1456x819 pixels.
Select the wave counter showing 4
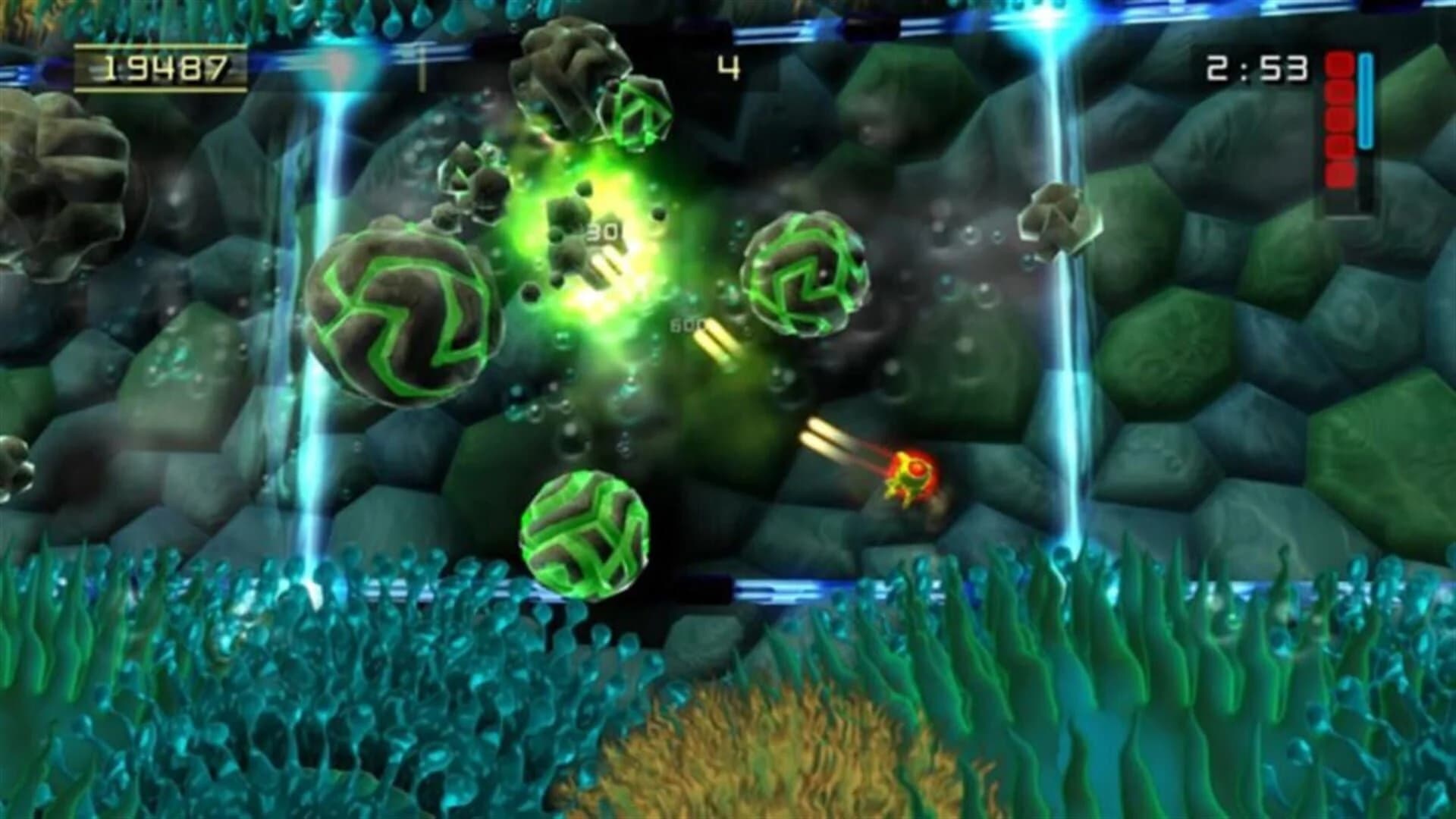coord(730,68)
